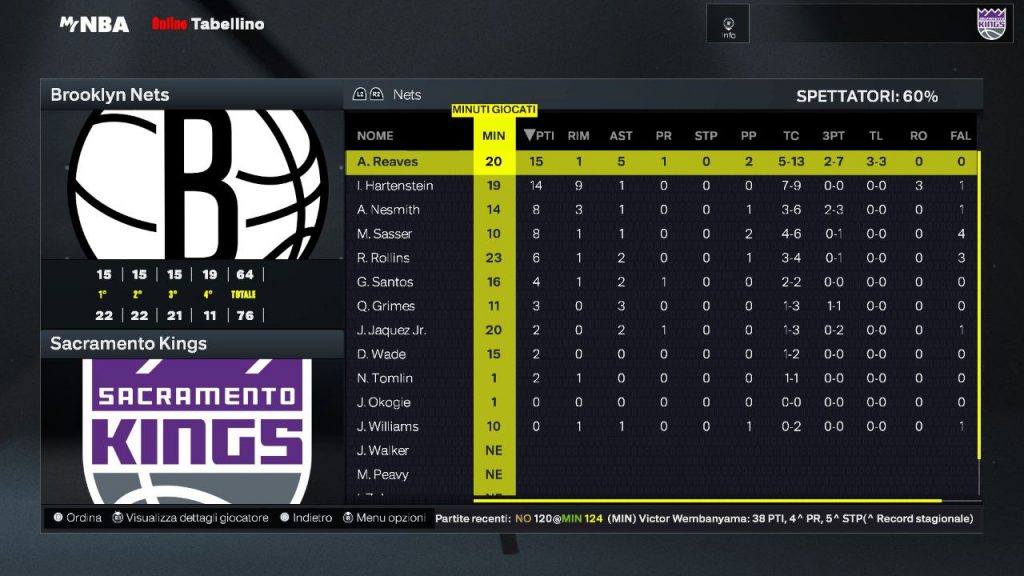Viewport: 1024px width, 576px height.
Task: Choose the N. Tomlin row
Action: [x=384, y=378]
